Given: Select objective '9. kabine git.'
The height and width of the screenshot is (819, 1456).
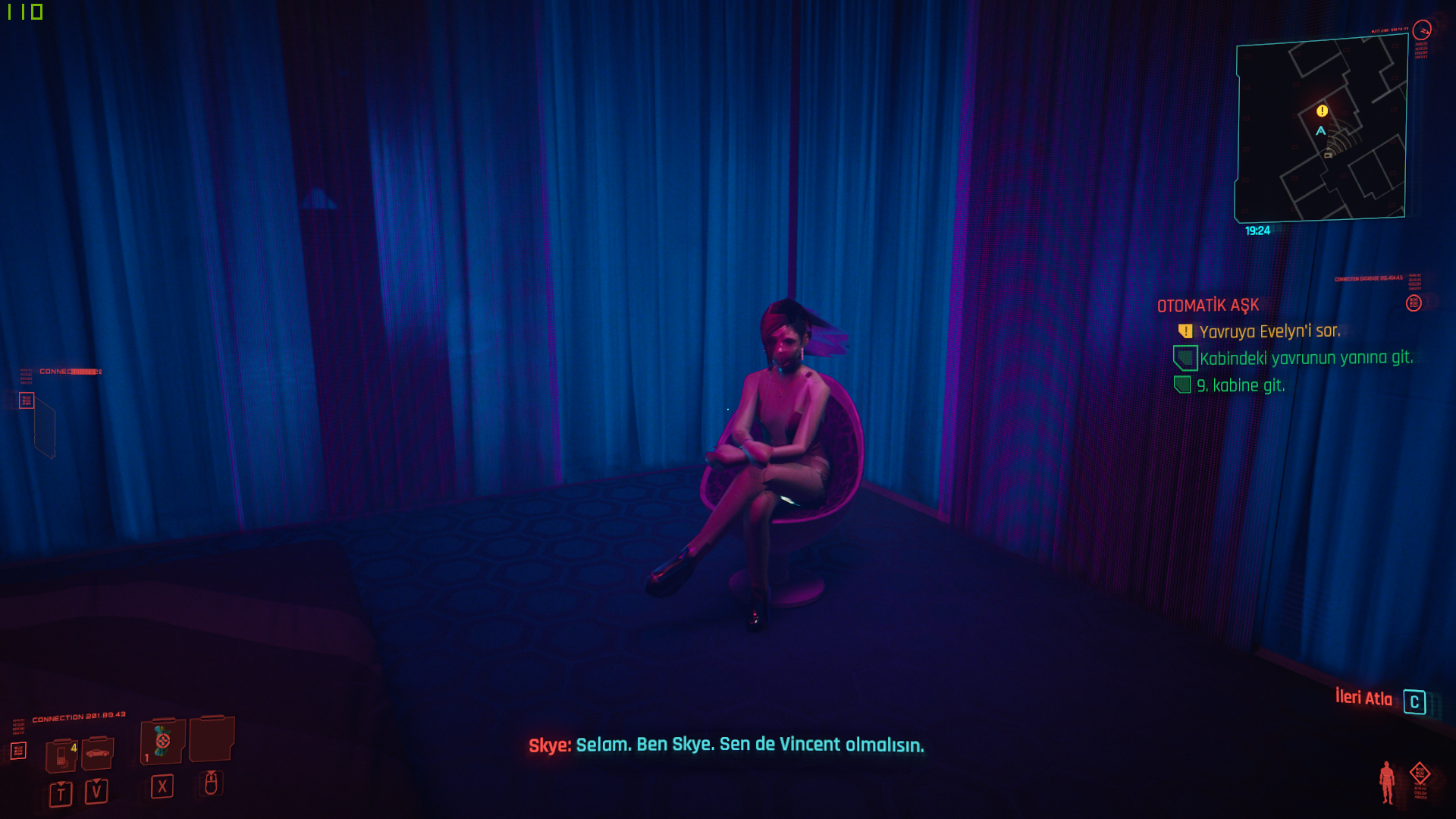Looking at the screenshot, I should (1241, 385).
